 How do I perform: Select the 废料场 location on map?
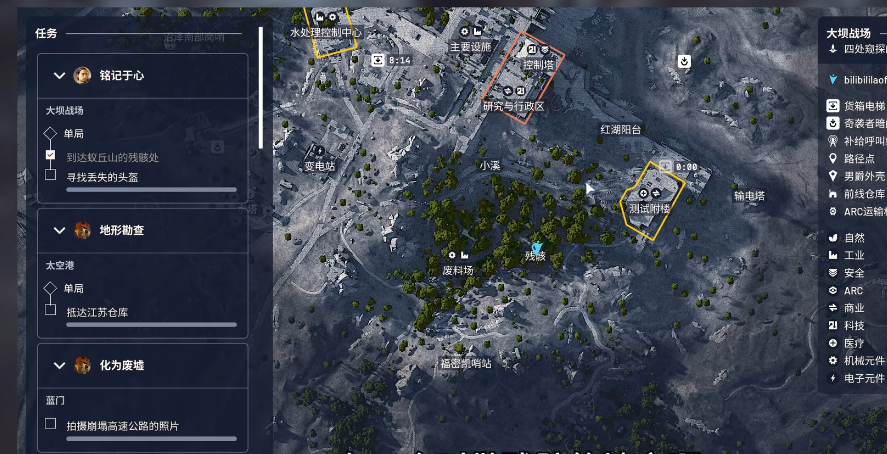pos(457,270)
